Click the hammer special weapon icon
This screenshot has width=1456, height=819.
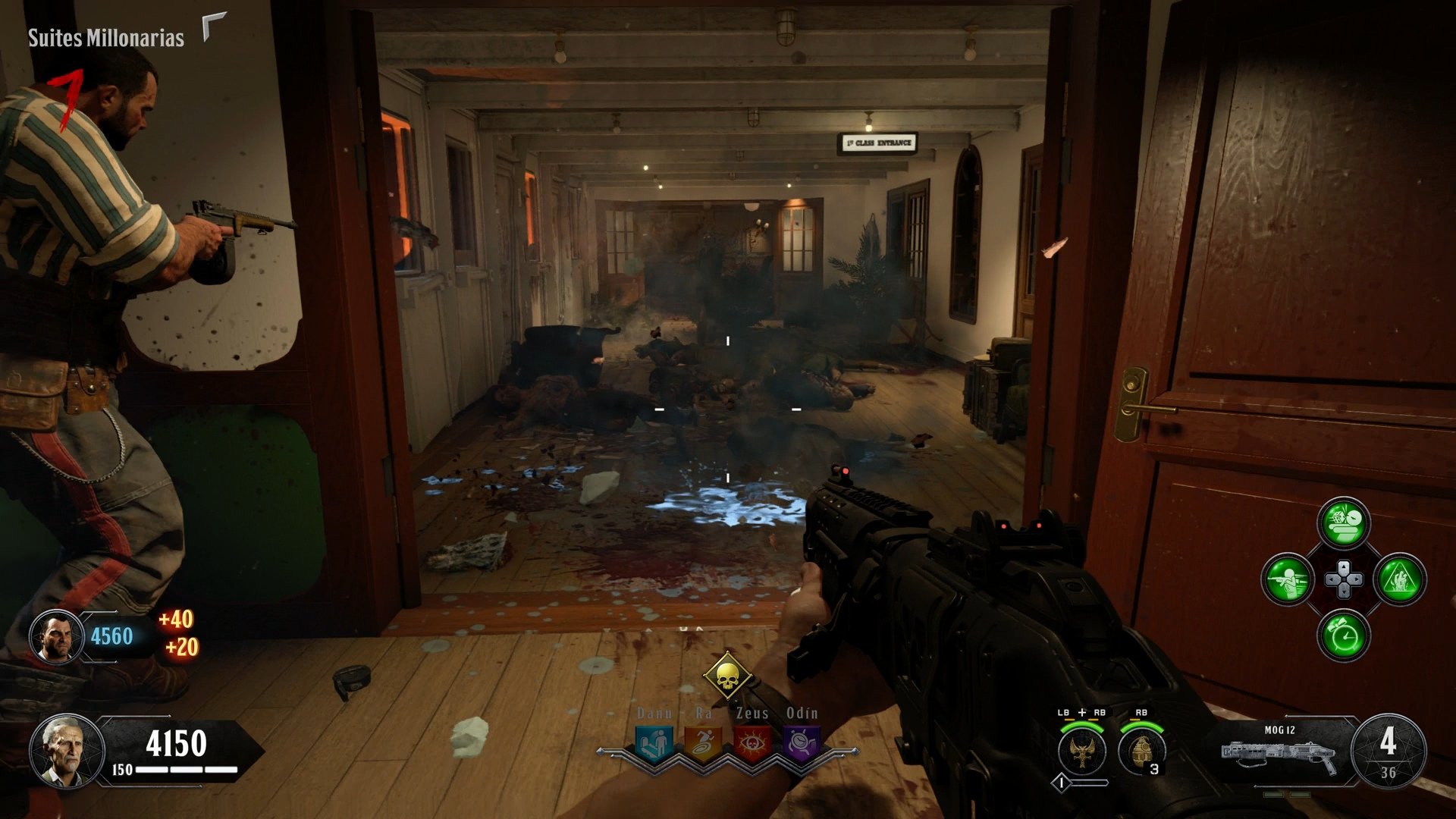click(x=1081, y=751)
